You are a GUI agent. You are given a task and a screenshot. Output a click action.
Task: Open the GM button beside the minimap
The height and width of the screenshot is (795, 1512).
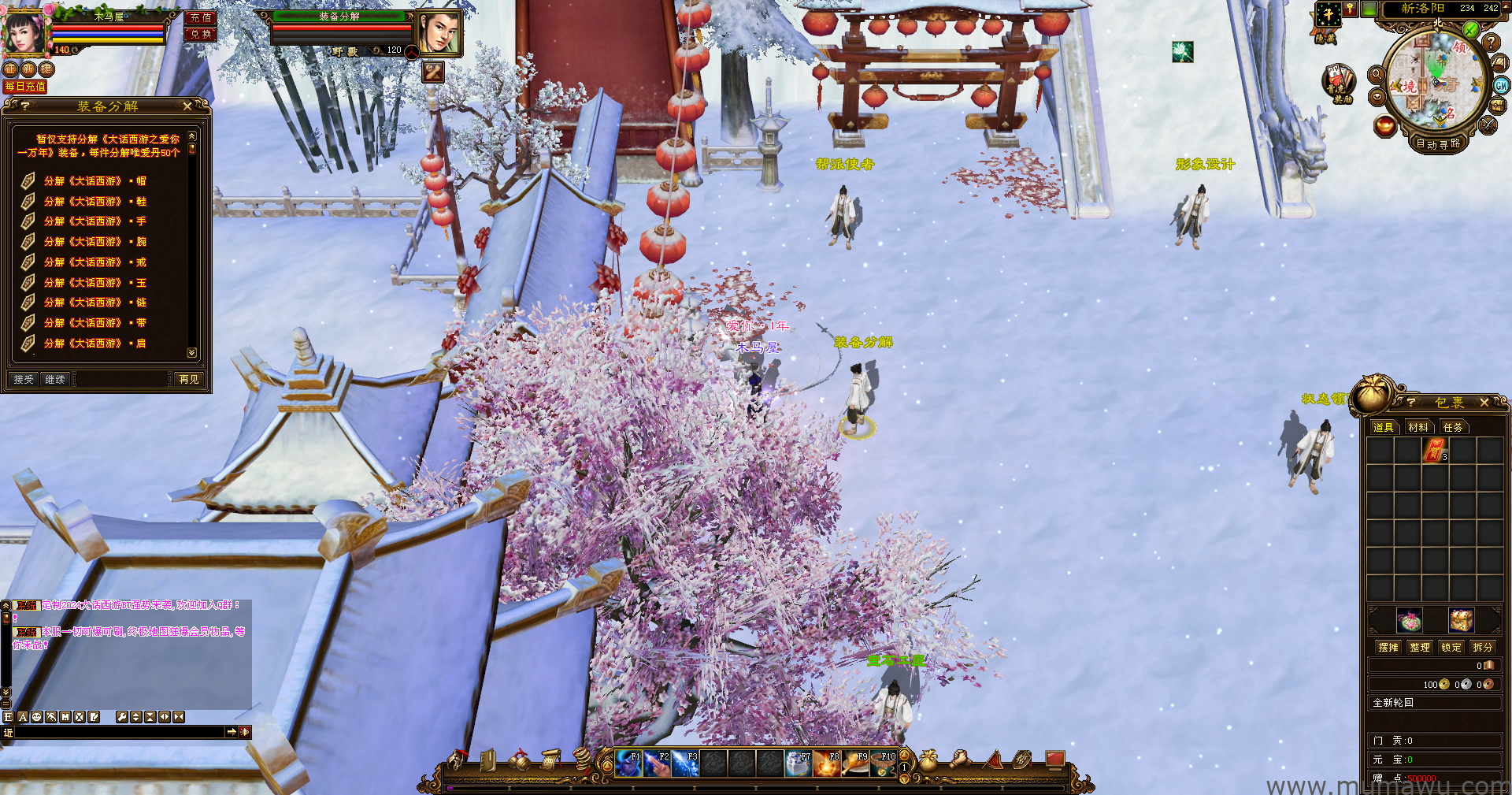pyautogui.click(x=1501, y=86)
